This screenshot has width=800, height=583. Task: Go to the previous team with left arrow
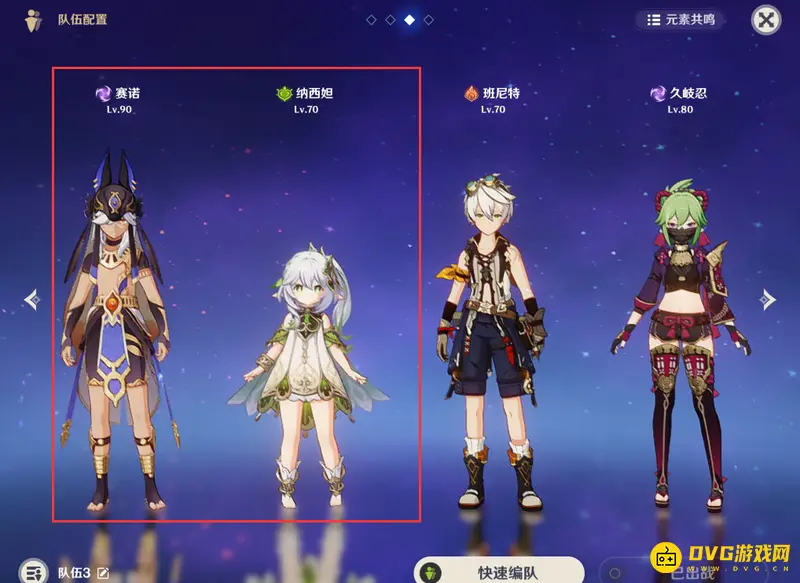coord(32,299)
